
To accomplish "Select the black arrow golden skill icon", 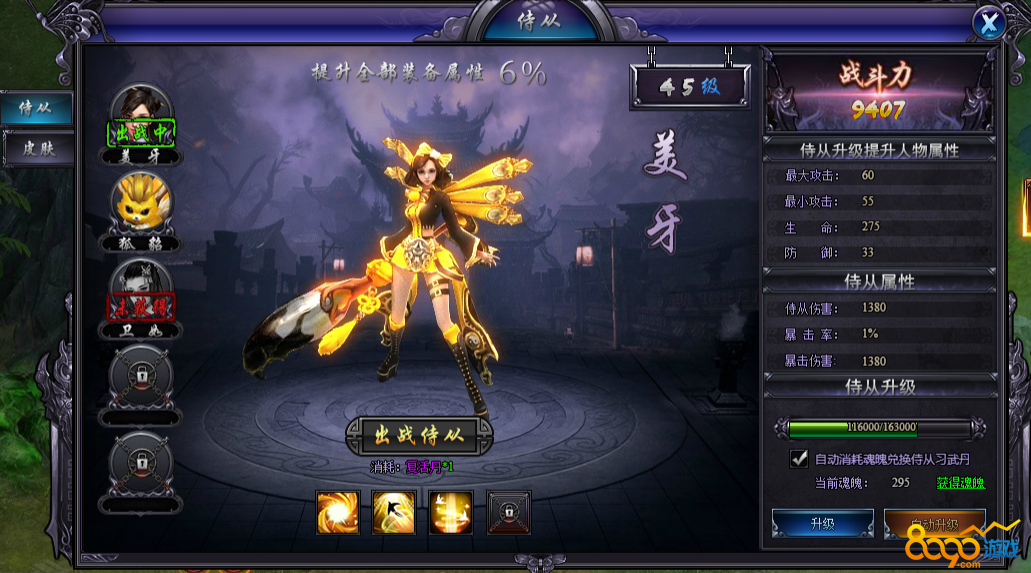I will coord(394,512).
